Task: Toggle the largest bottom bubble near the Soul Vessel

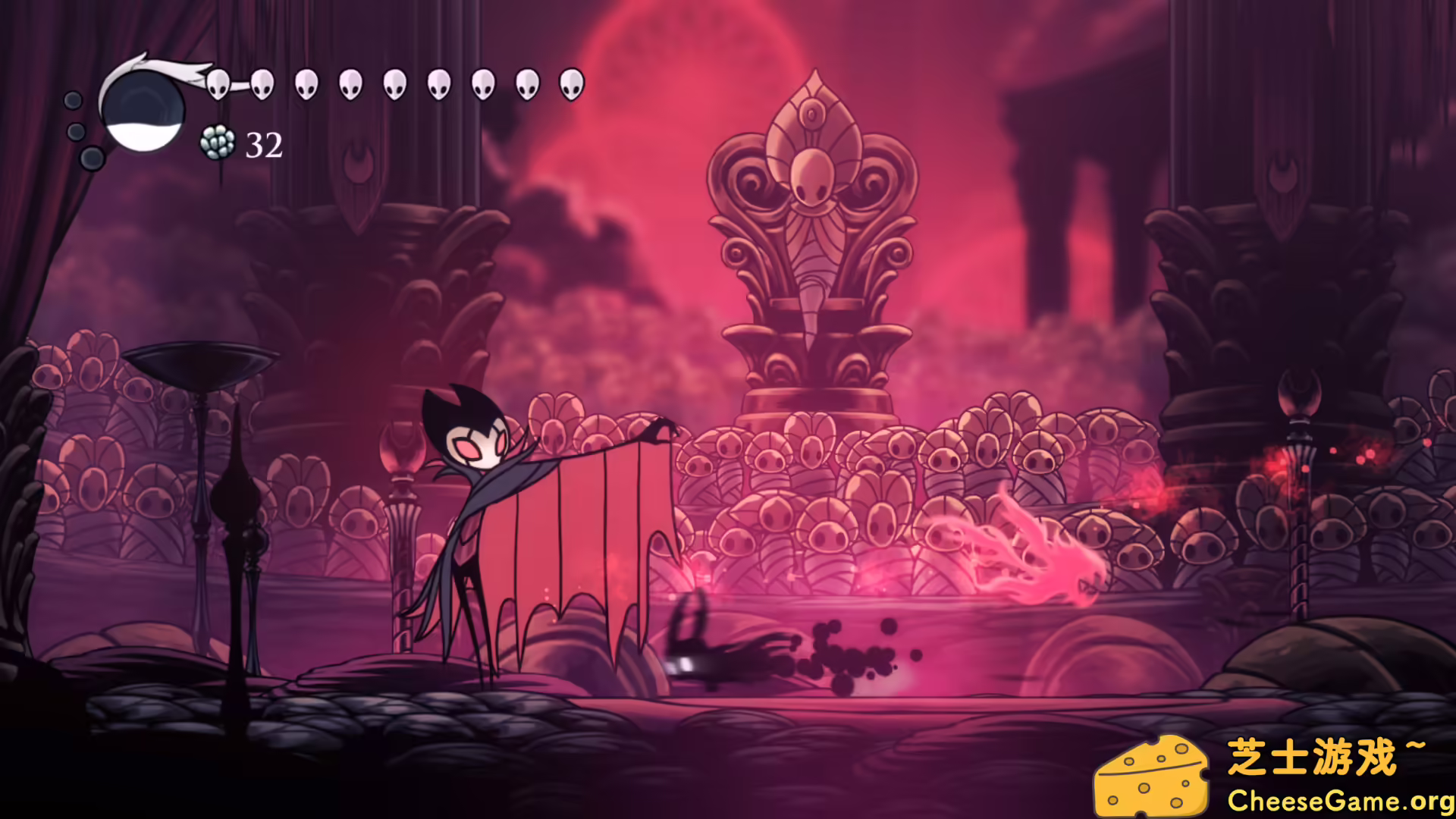Action: (91, 159)
